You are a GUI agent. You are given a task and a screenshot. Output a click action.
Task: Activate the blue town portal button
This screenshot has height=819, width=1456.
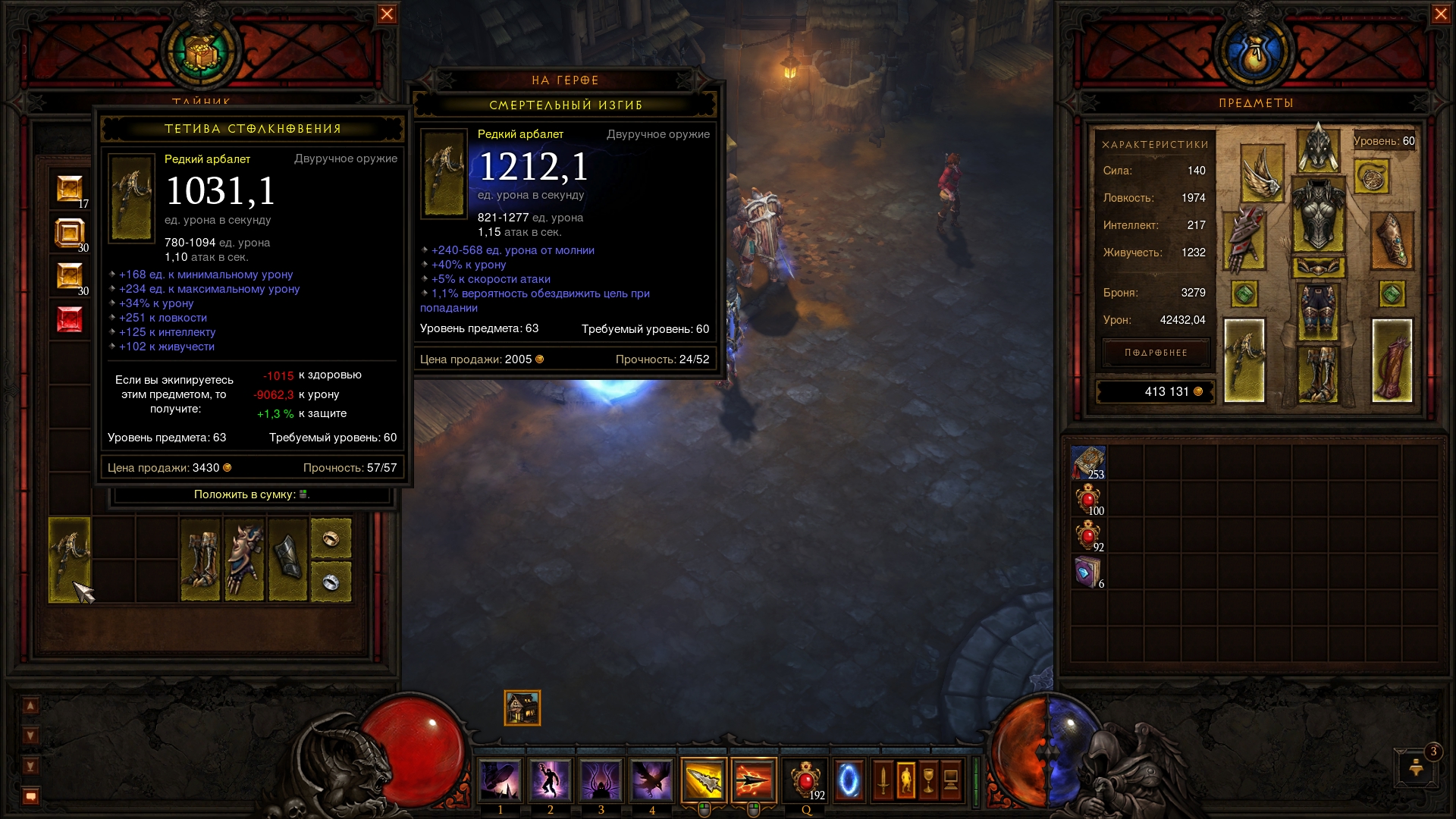(x=849, y=780)
